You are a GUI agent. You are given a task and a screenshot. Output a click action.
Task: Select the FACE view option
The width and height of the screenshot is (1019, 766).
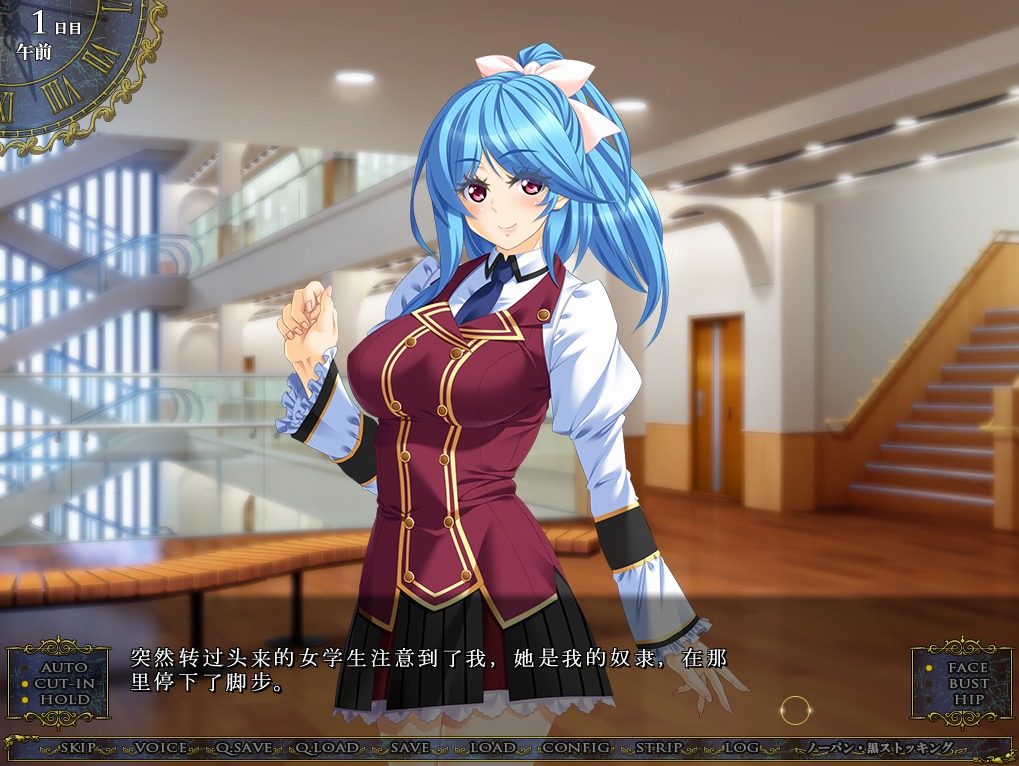[x=967, y=667]
